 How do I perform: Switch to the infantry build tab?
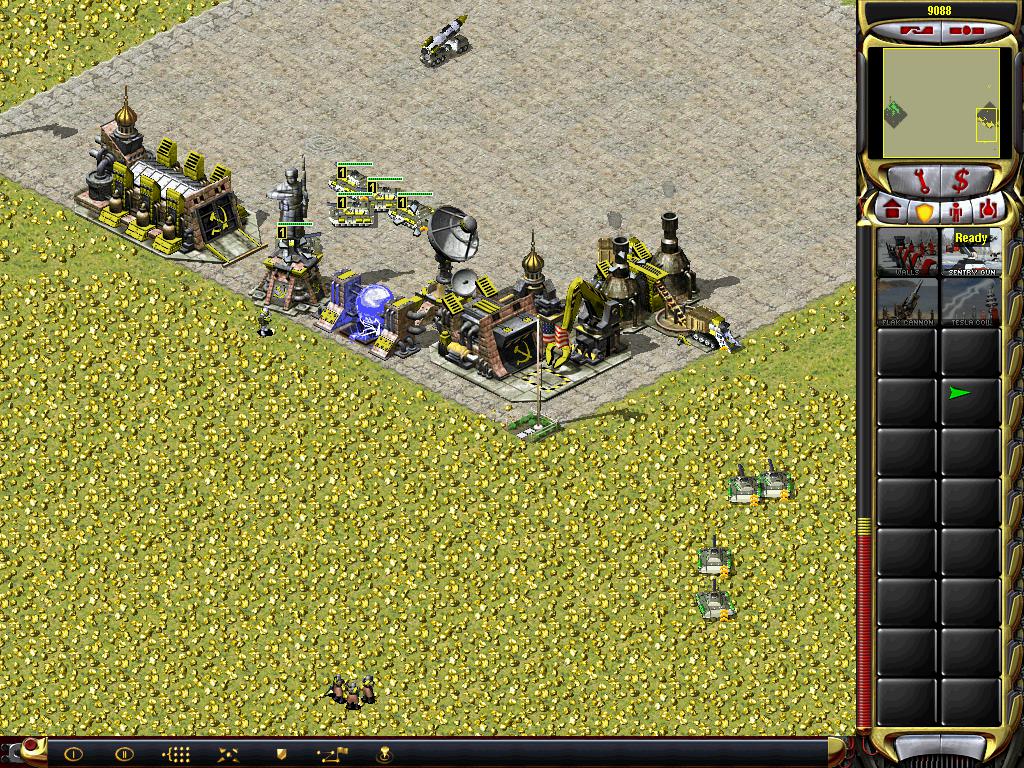point(956,211)
